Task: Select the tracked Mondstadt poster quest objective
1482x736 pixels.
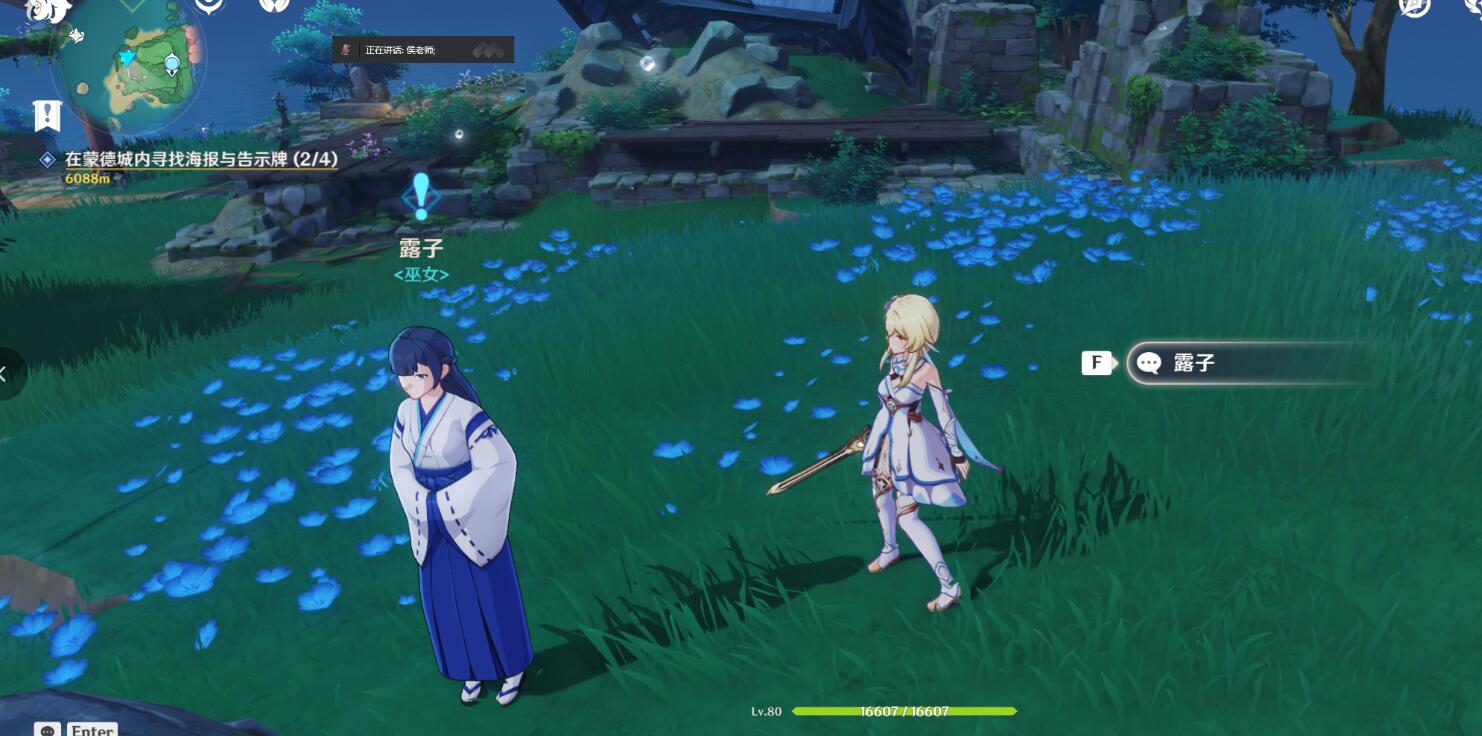Action: 201,159
